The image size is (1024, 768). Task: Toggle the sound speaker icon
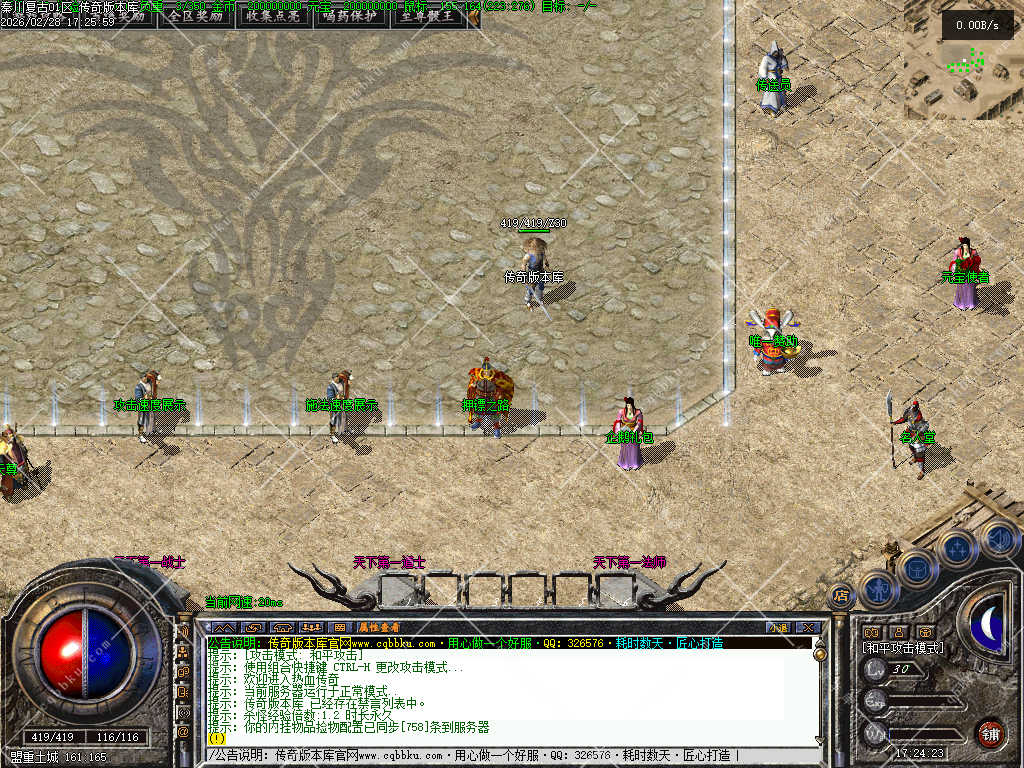[997, 540]
